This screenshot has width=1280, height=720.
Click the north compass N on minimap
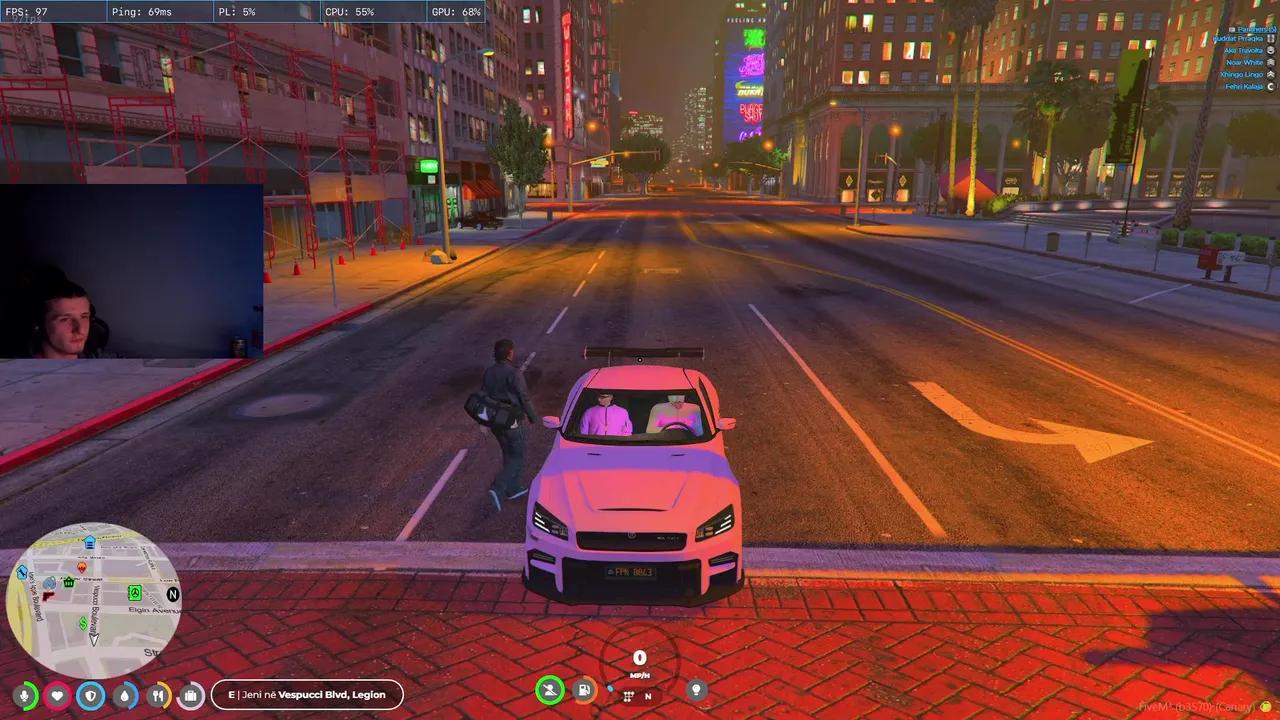point(173,594)
